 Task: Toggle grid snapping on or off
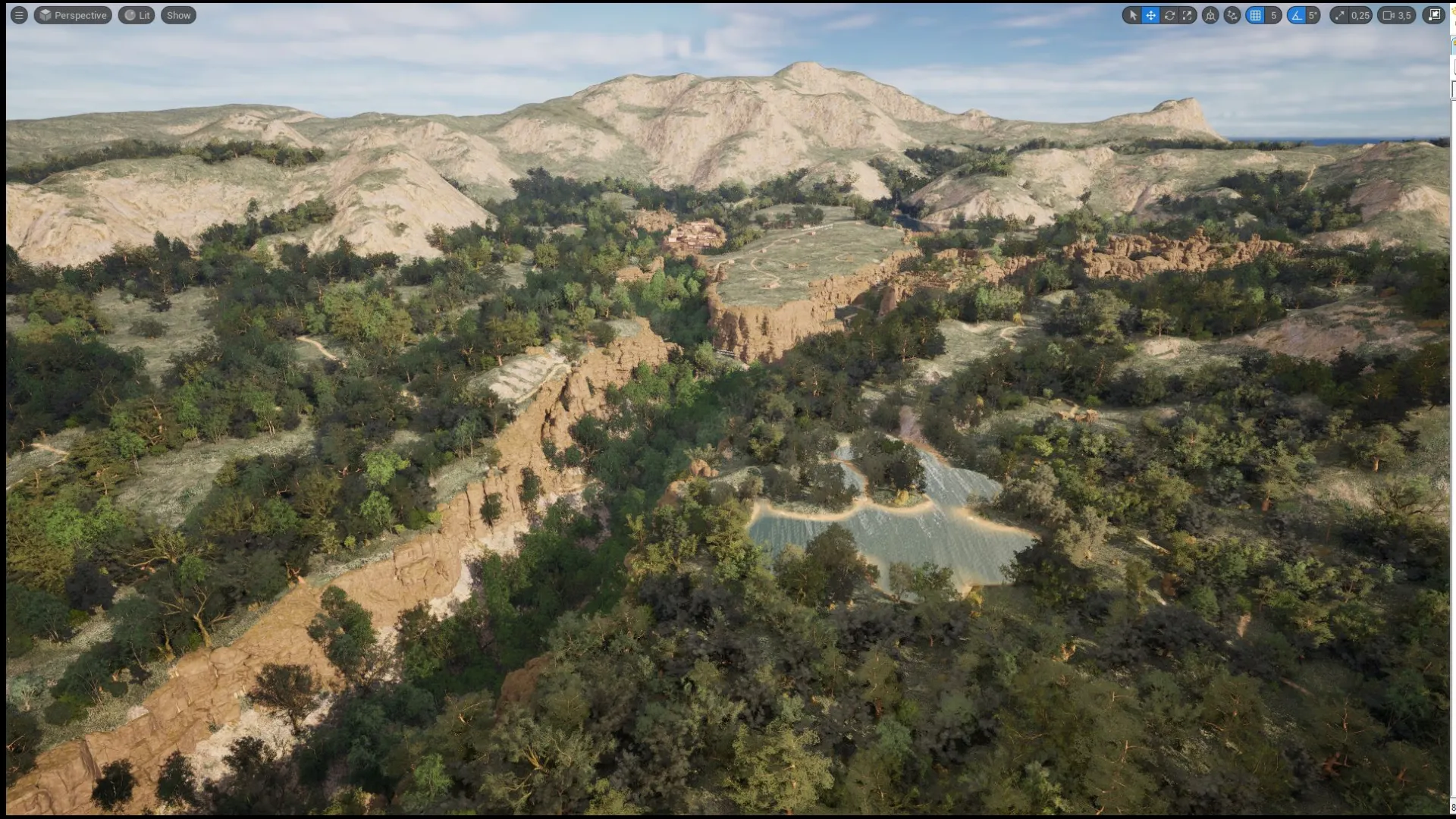(x=1255, y=15)
